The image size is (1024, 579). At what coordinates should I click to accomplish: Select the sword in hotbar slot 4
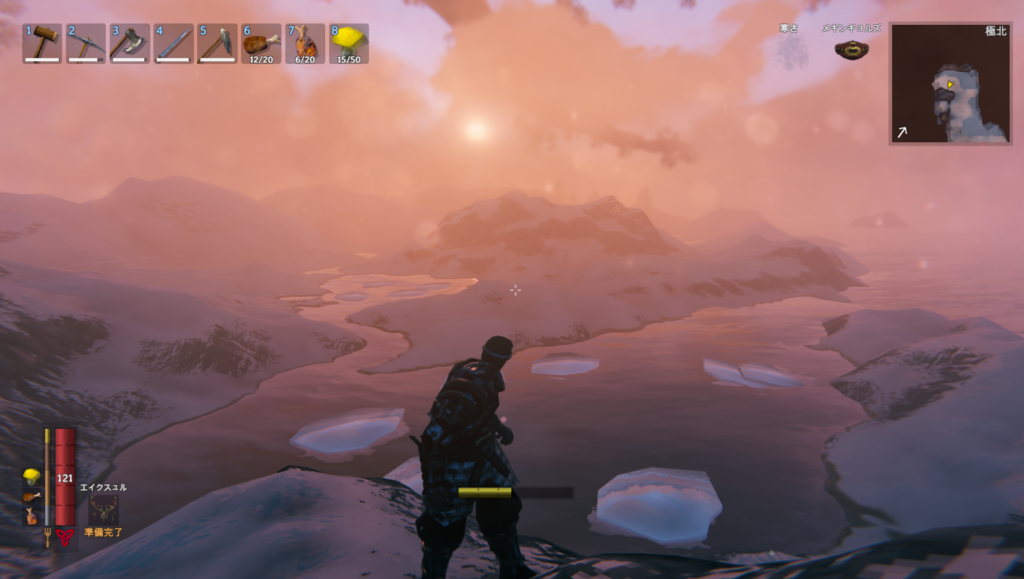[x=174, y=43]
